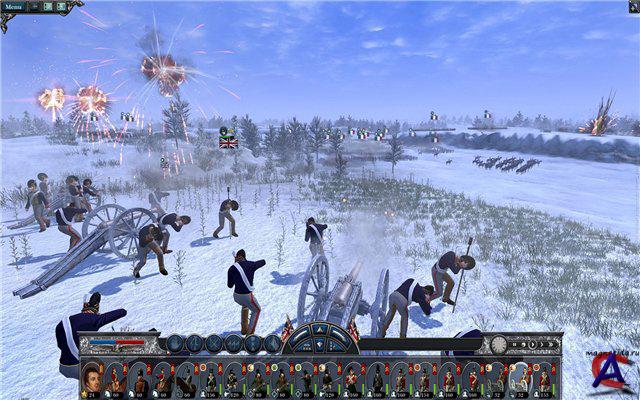640x400 pixels.
Task: Select the white horse cavalry unit card
Action: [x=520, y=379]
